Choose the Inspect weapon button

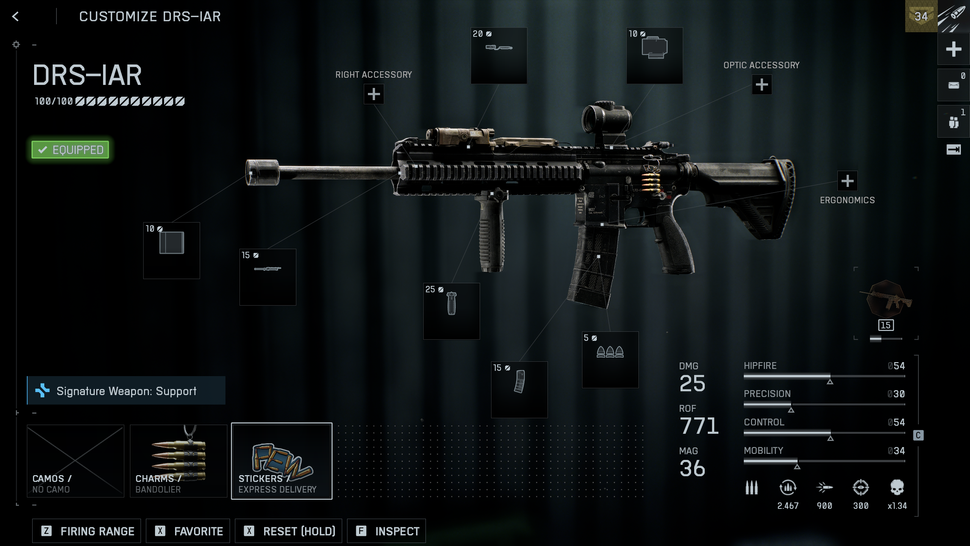(x=387, y=531)
